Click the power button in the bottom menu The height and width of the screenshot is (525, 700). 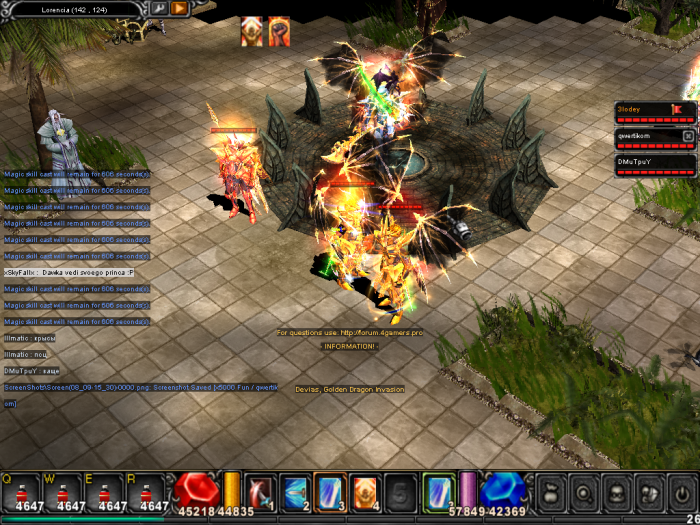click(680, 492)
